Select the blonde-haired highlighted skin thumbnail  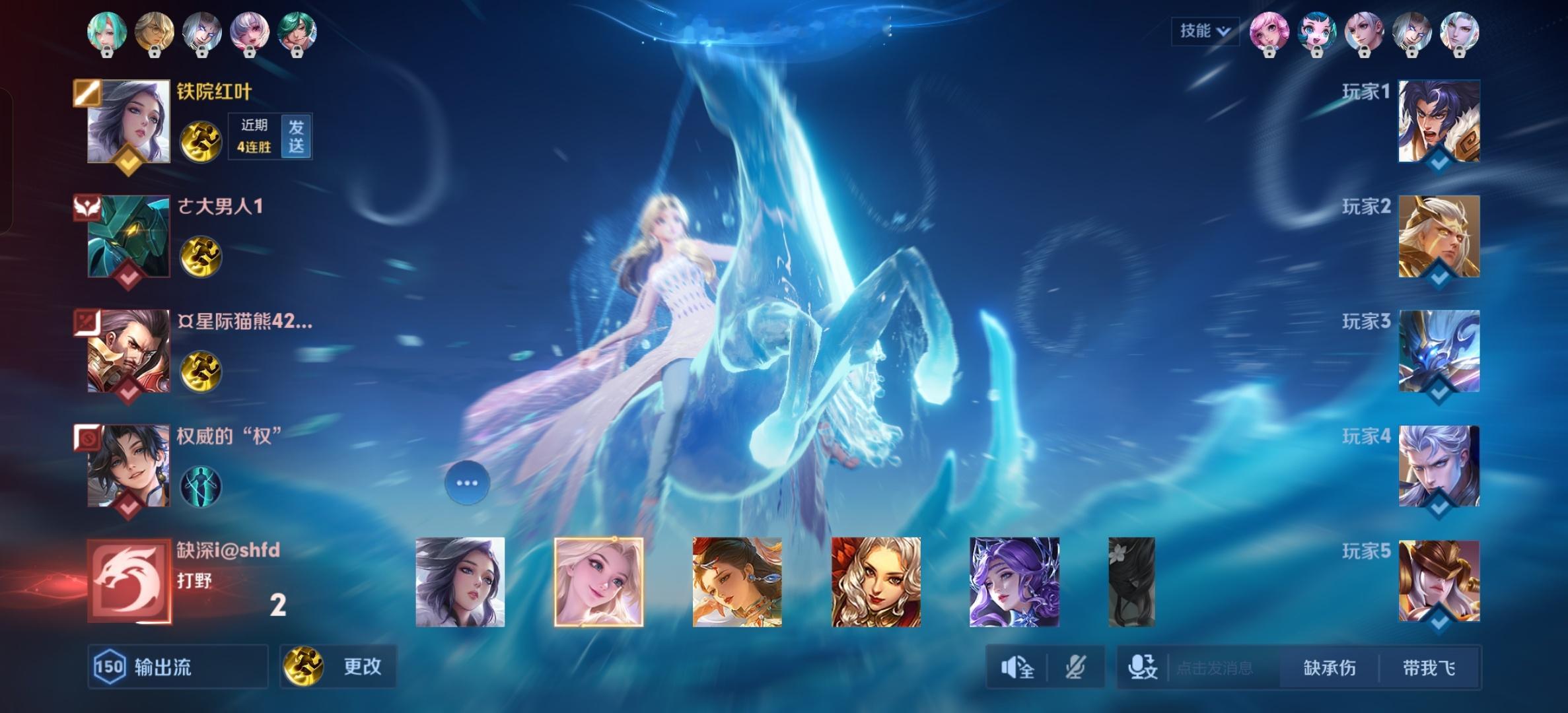pyautogui.click(x=598, y=582)
